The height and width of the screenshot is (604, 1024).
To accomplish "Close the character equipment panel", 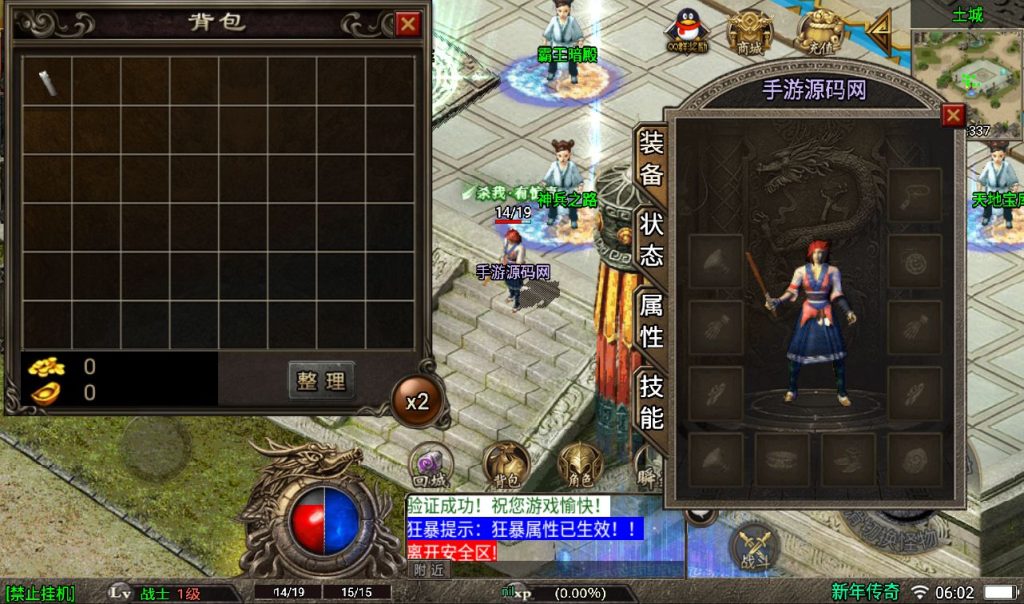I will click(x=953, y=114).
